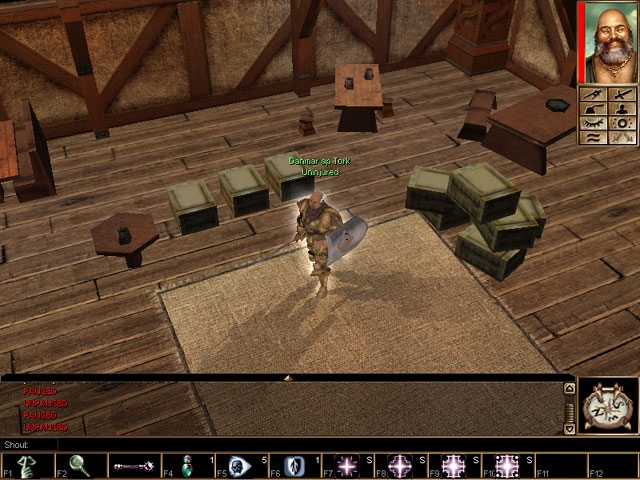Select the sword icon in the action panel
Screen dimensions: 640x480
(x=623, y=94)
